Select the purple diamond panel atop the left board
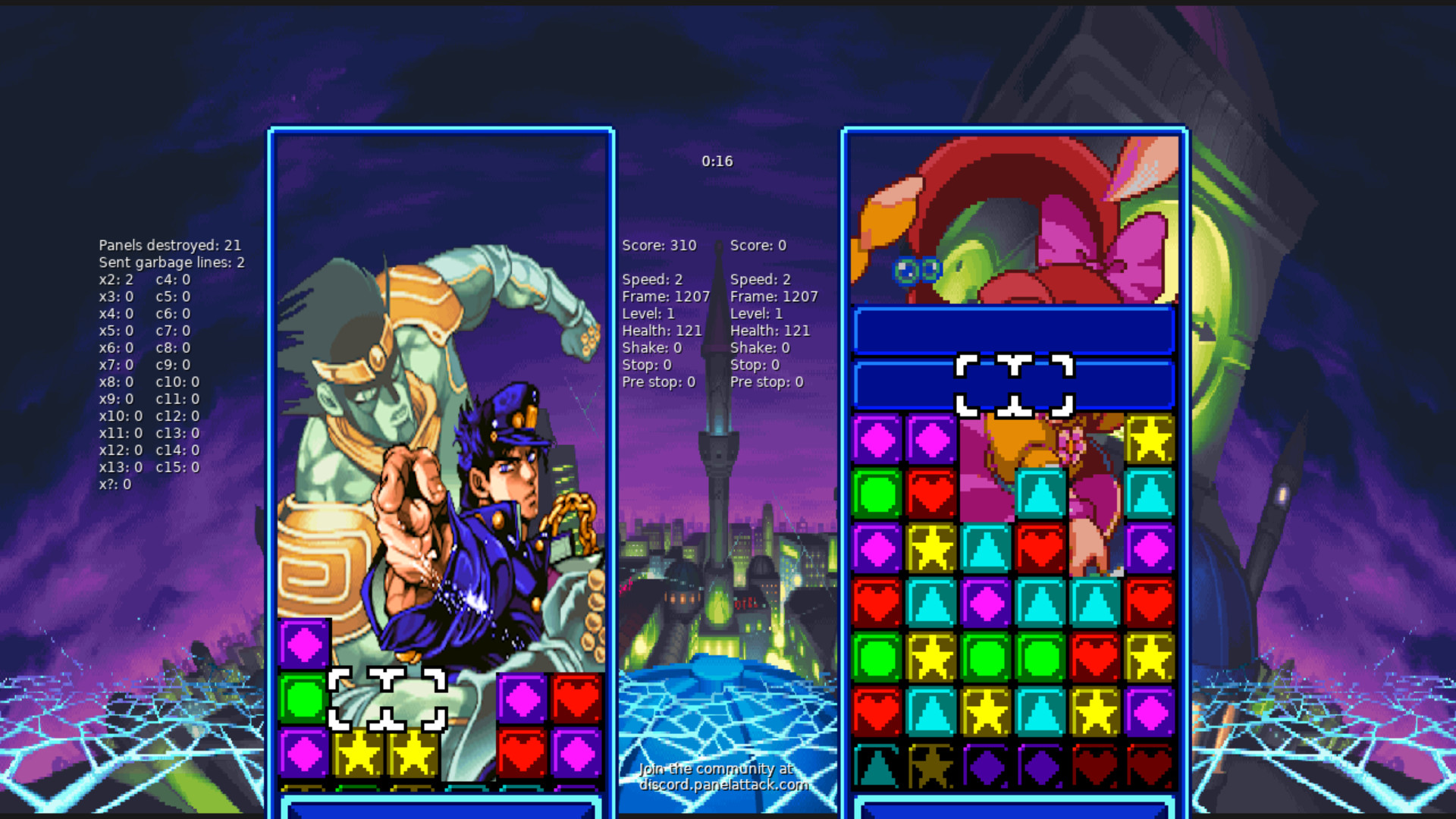This screenshot has height=819, width=1456. (304, 642)
